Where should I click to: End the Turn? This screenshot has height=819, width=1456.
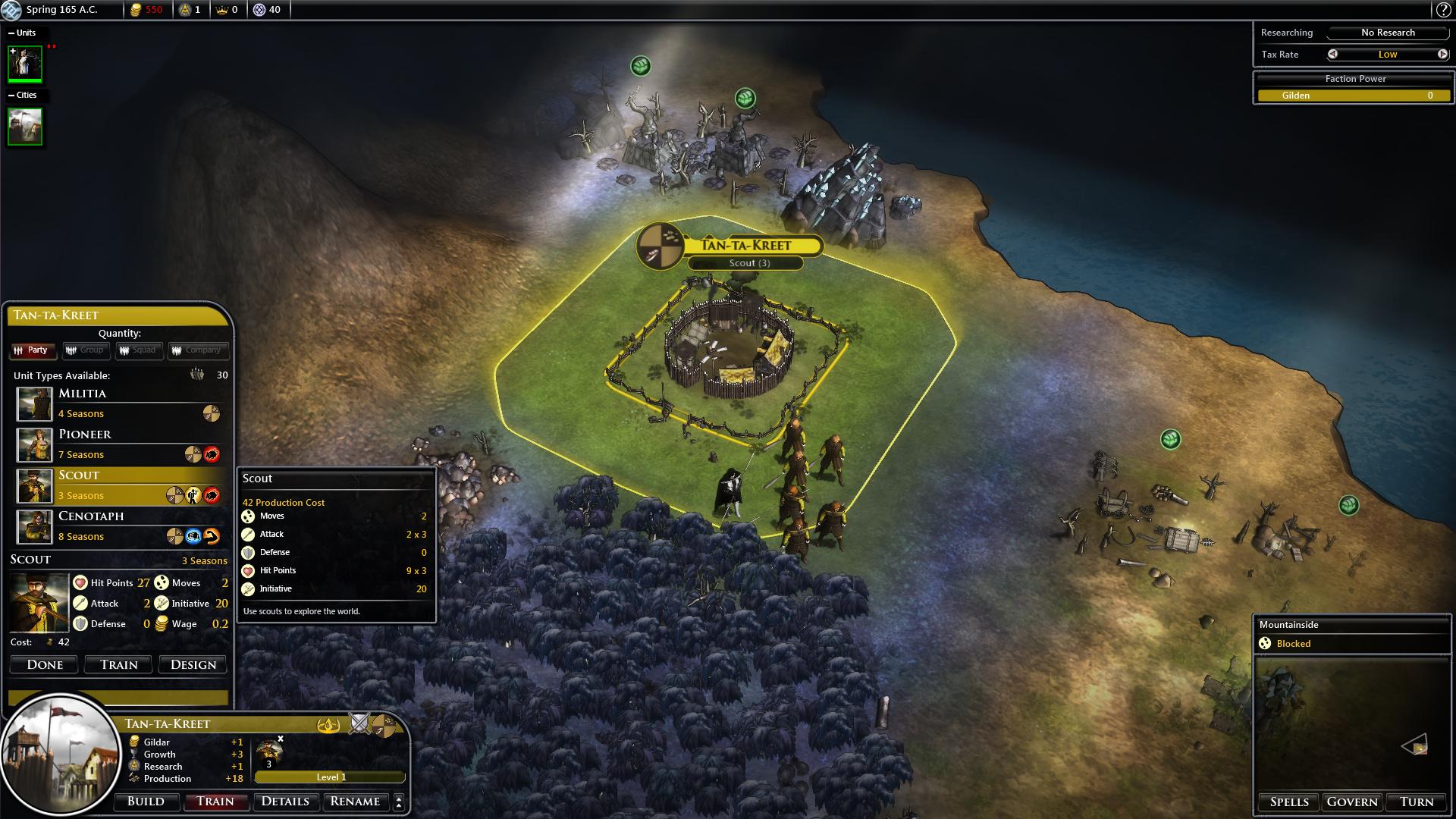1417,802
